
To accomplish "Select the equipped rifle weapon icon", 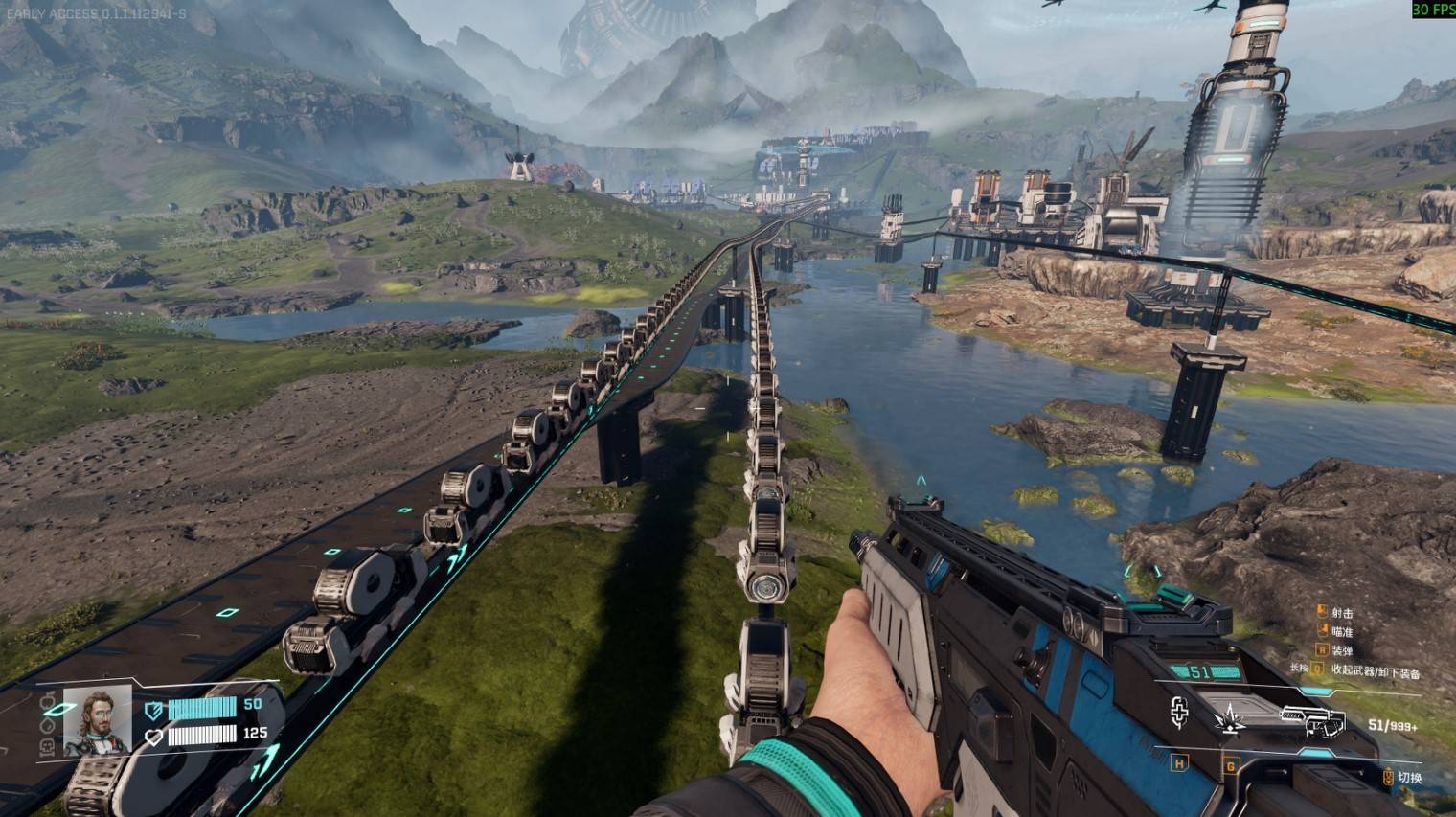I will tap(1314, 720).
